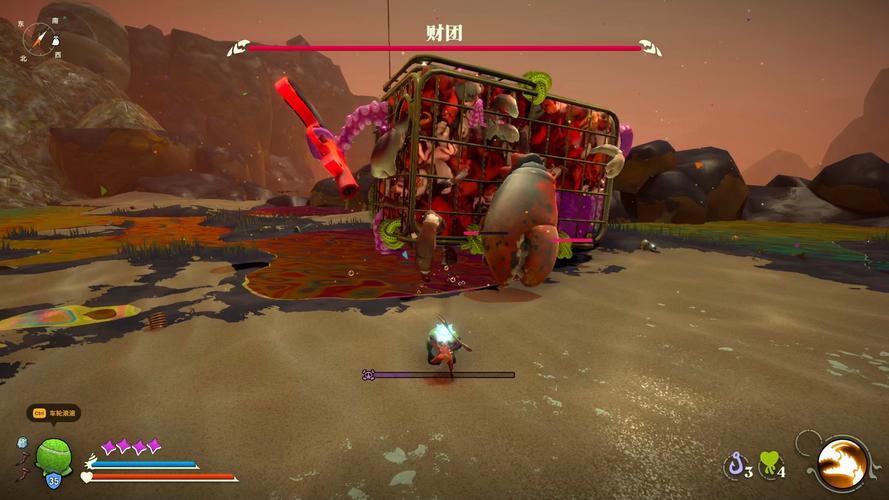889x500 pixels.
Task: Click the compass dial in the corner
Action: [41, 38]
